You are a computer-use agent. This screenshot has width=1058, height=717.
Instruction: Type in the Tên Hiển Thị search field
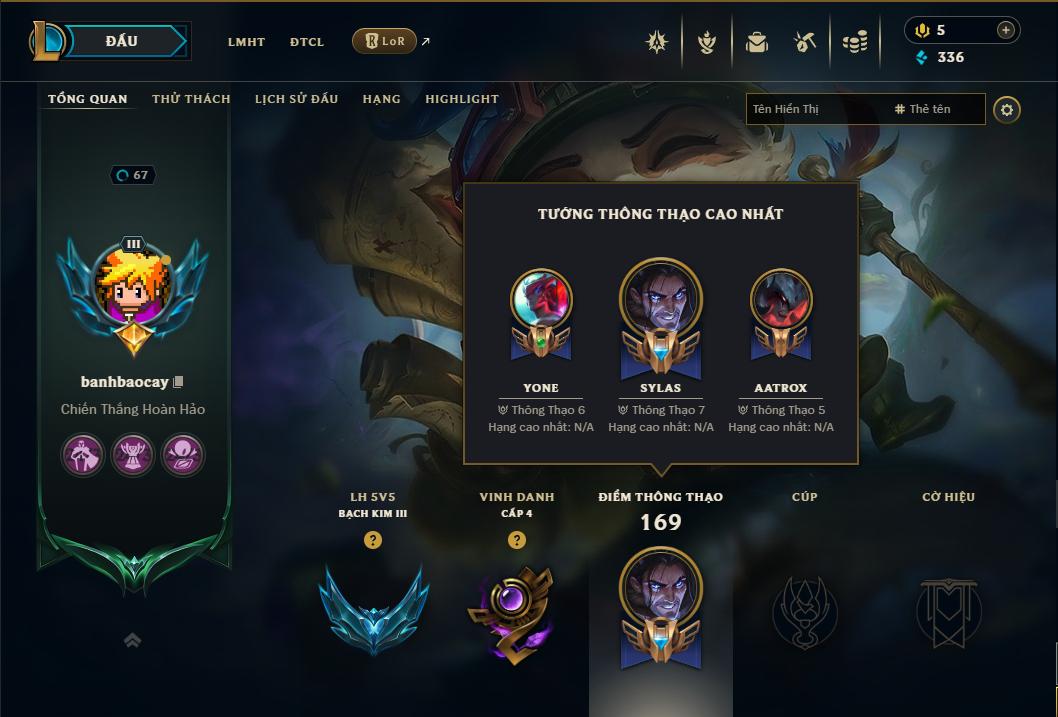815,109
